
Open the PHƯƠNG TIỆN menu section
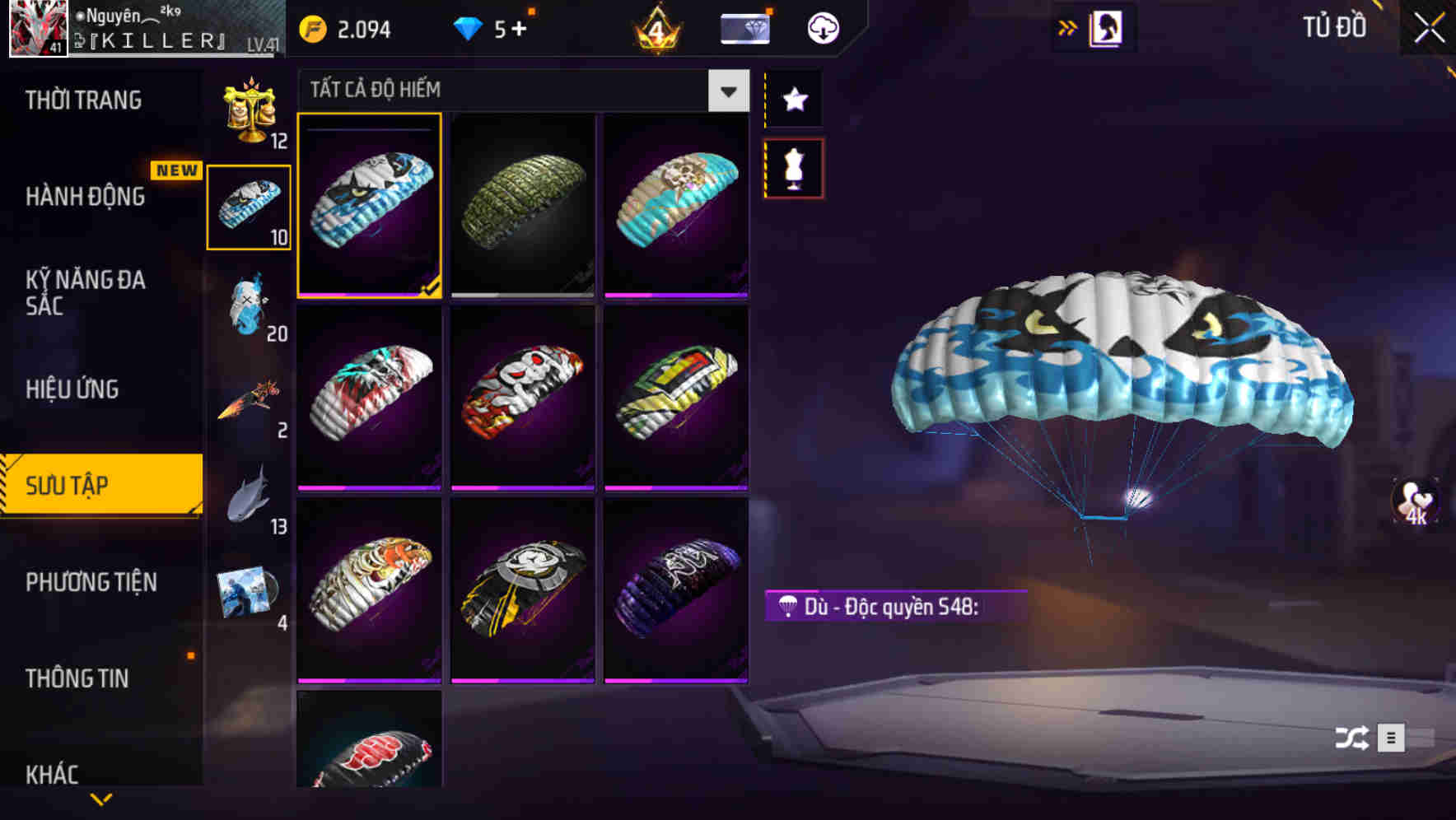click(91, 583)
